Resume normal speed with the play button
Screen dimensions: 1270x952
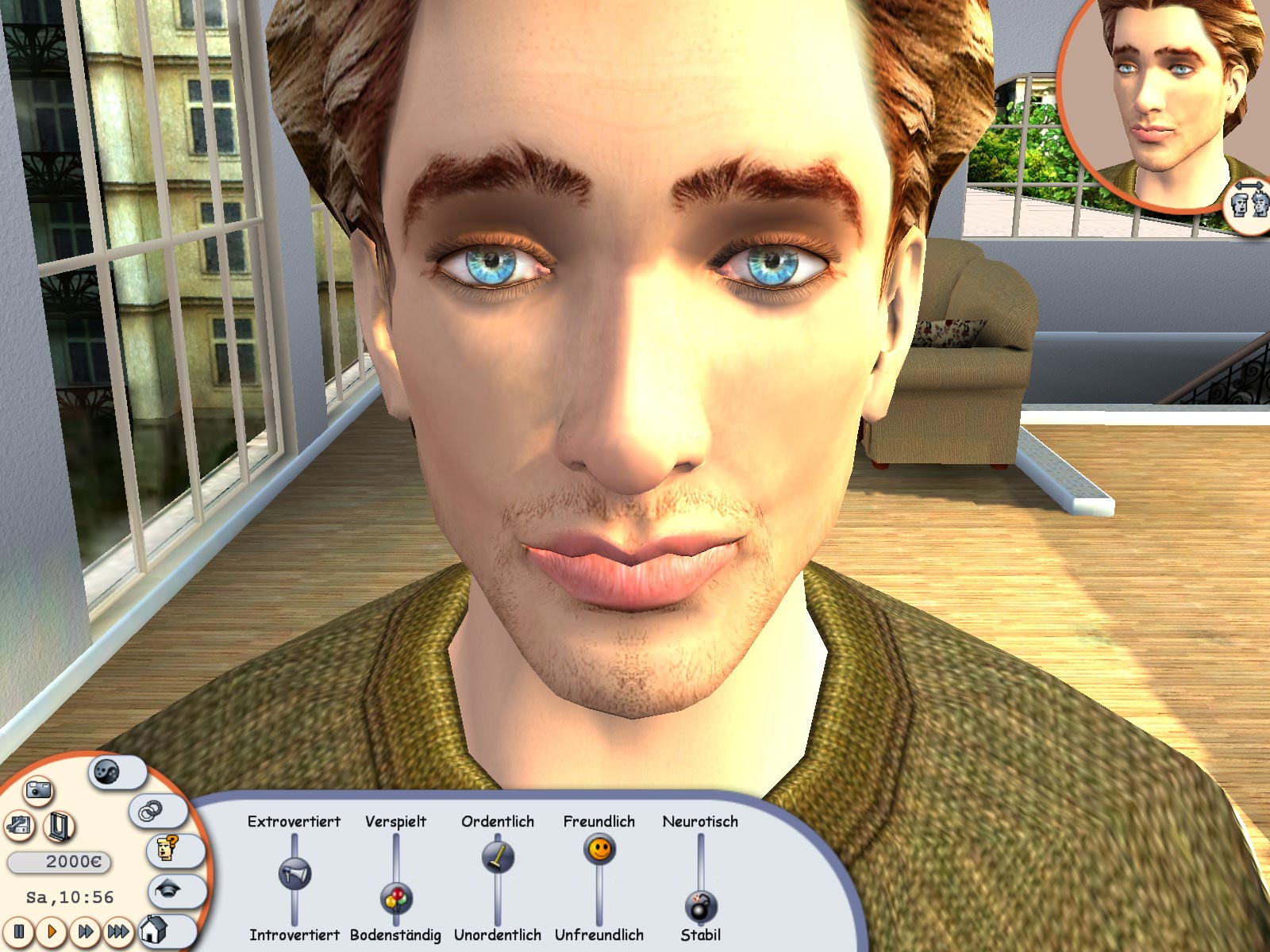pos(52,932)
